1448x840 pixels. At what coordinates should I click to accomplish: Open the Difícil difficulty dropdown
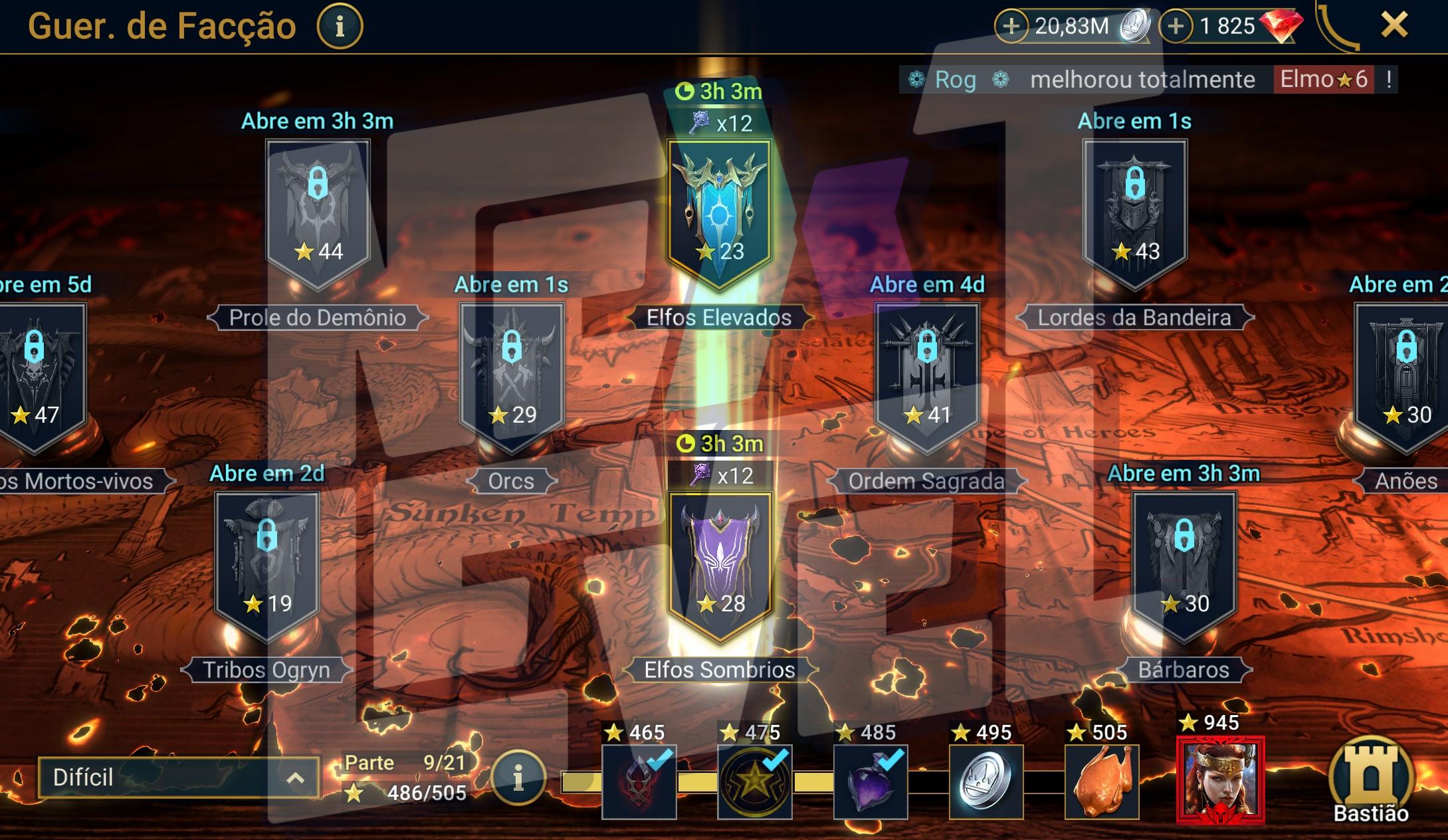[x=178, y=778]
